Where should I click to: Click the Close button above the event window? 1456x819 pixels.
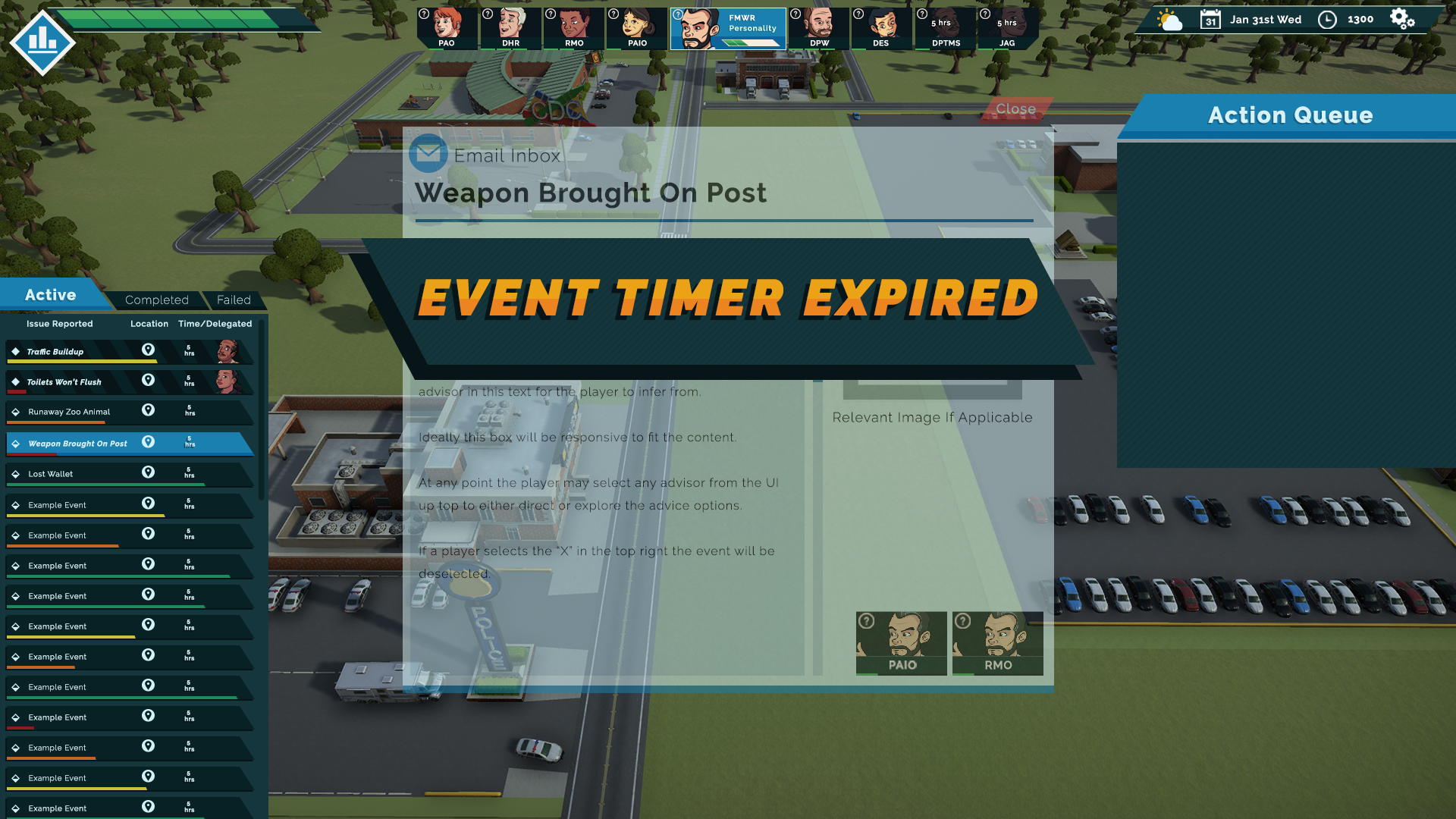point(1015,108)
